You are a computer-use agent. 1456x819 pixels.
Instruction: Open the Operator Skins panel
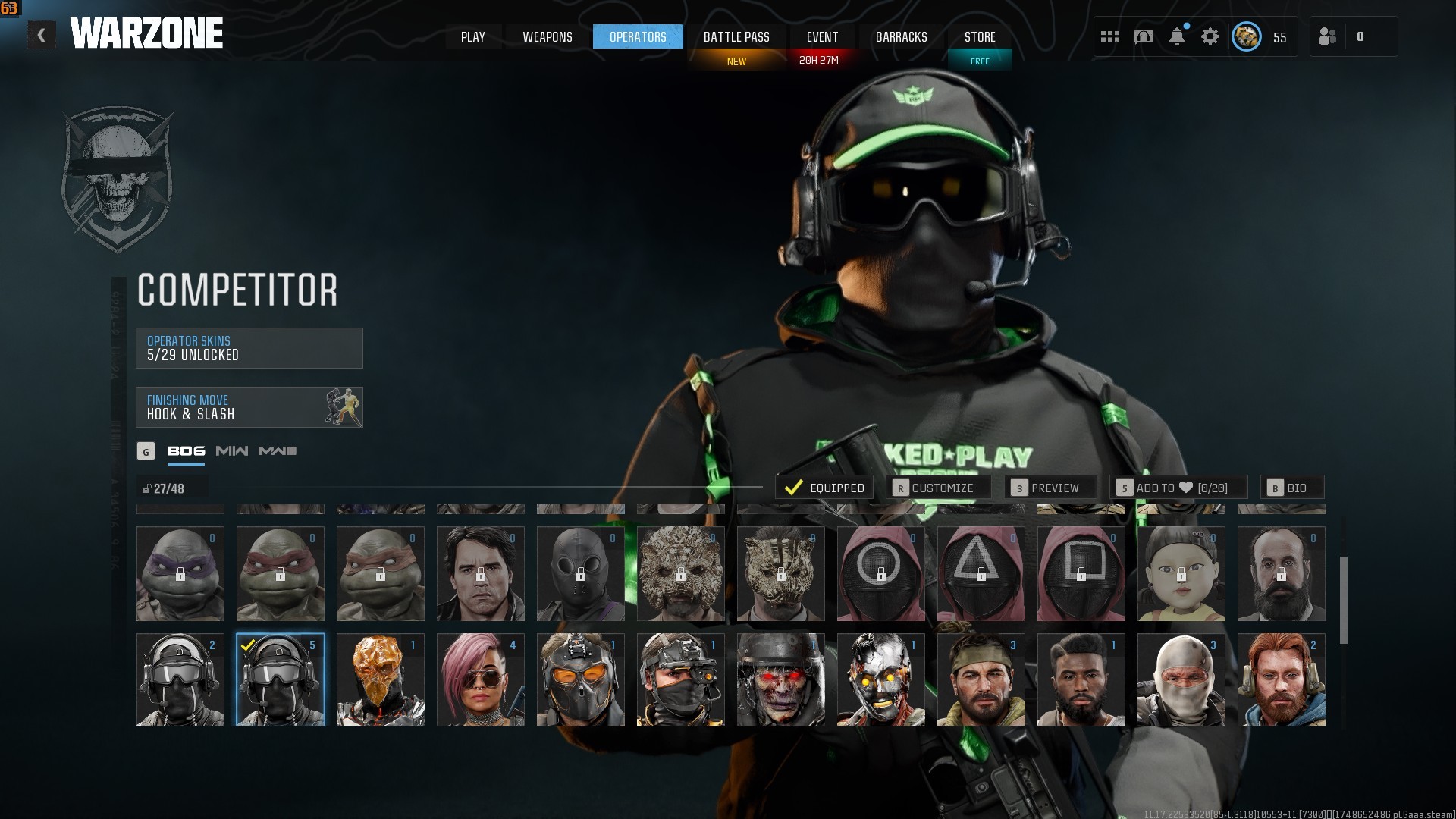tap(249, 348)
